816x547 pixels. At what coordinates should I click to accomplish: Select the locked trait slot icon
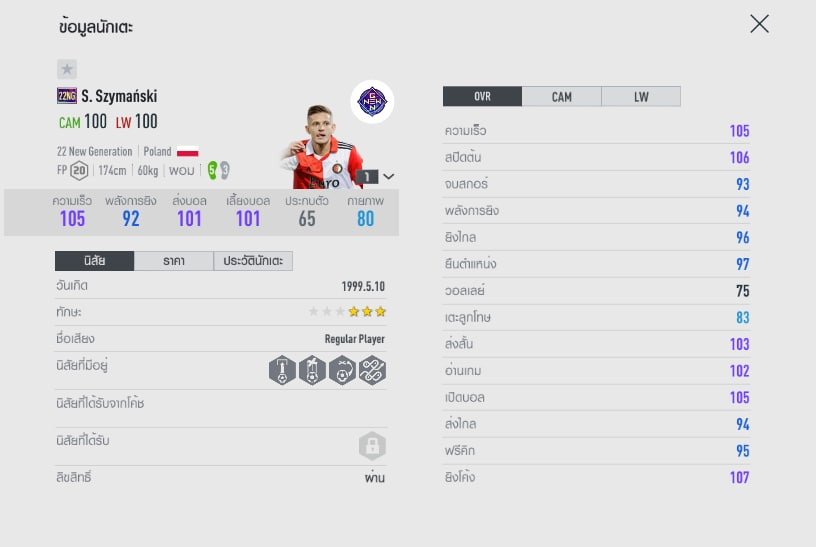click(x=372, y=446)
